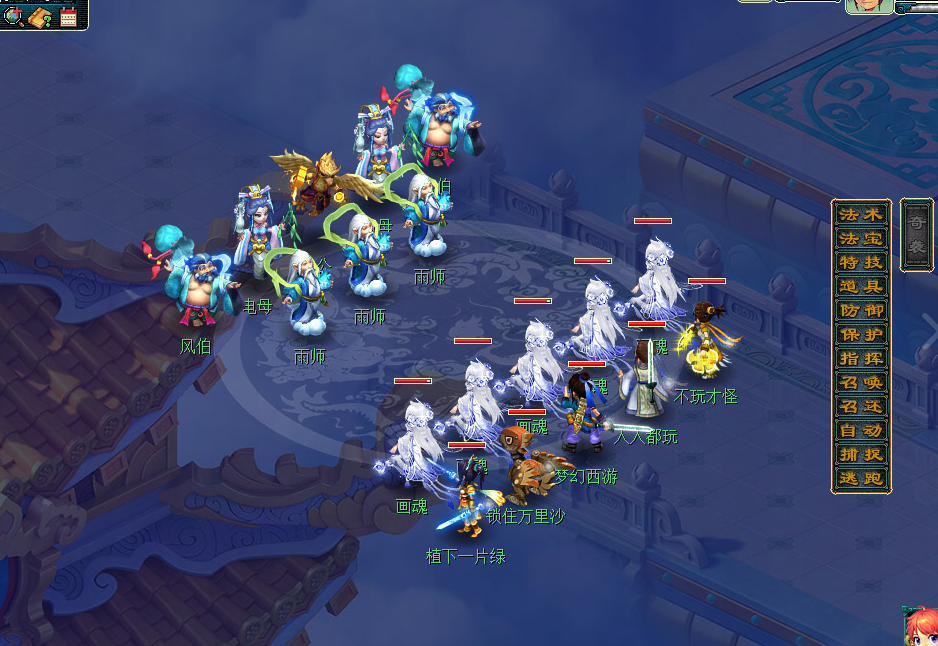
Task: Select the 法宝 treasure command
Action: tap(861, 239)
